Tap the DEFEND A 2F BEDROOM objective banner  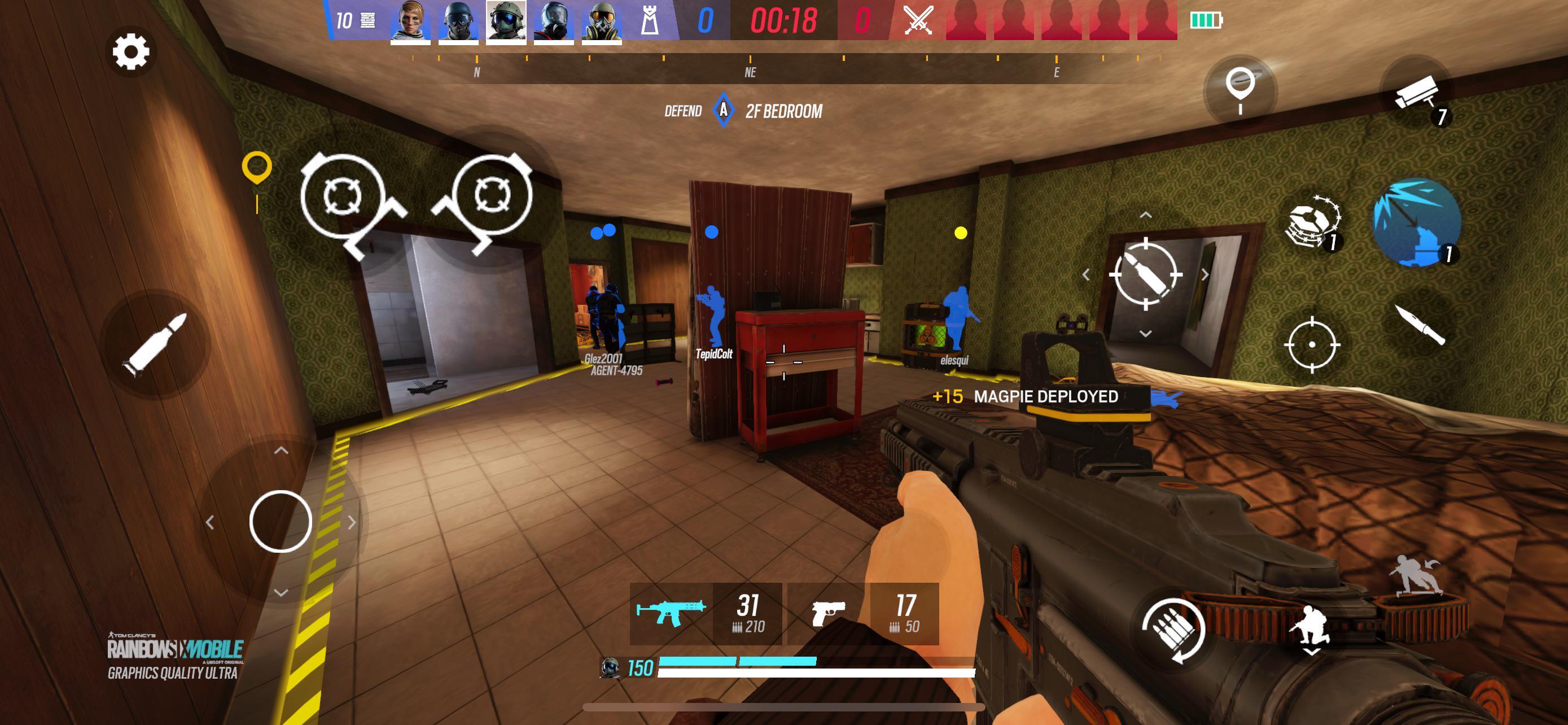744,111
